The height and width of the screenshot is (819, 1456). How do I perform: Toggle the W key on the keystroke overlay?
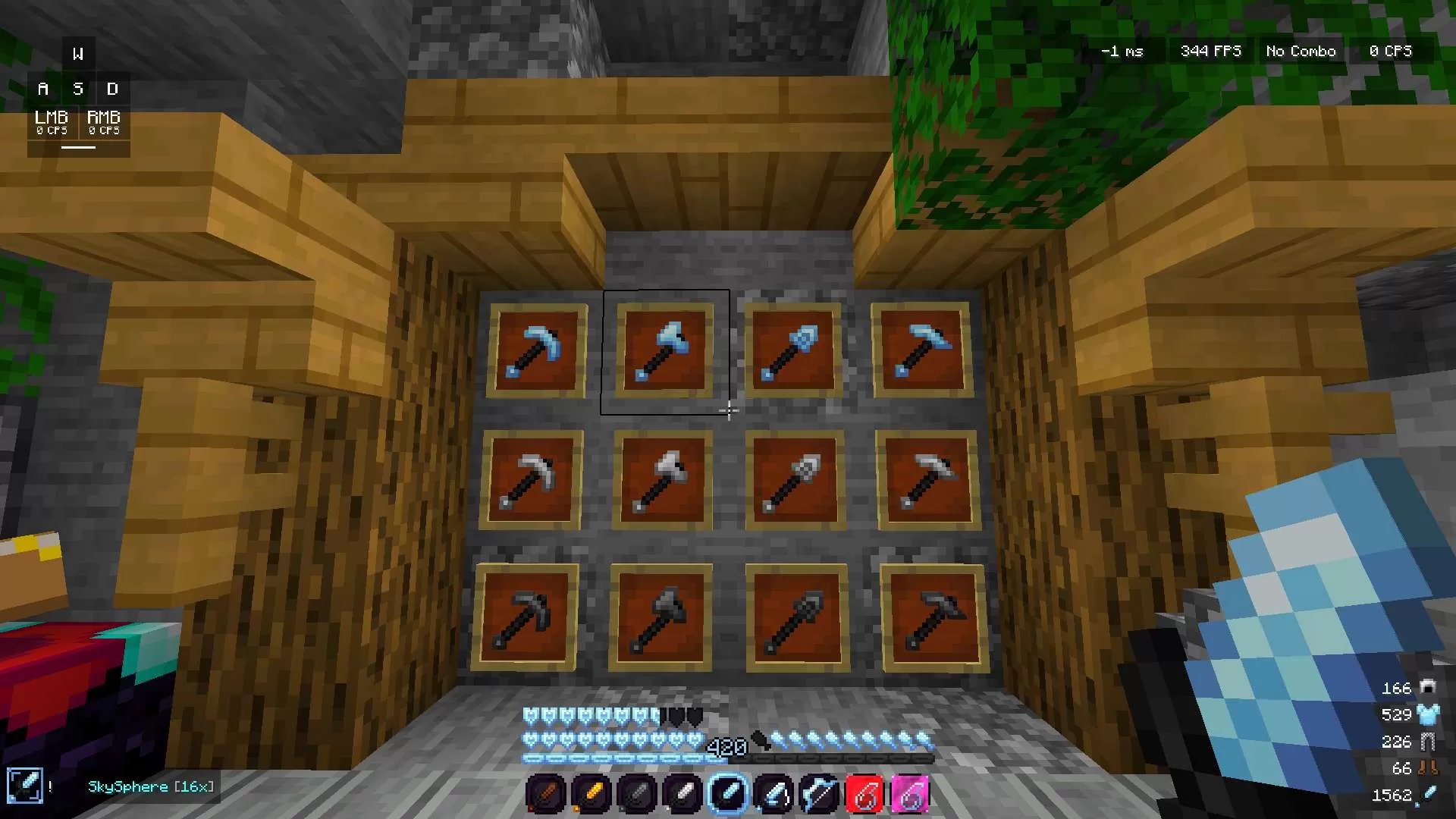[78, 52]
